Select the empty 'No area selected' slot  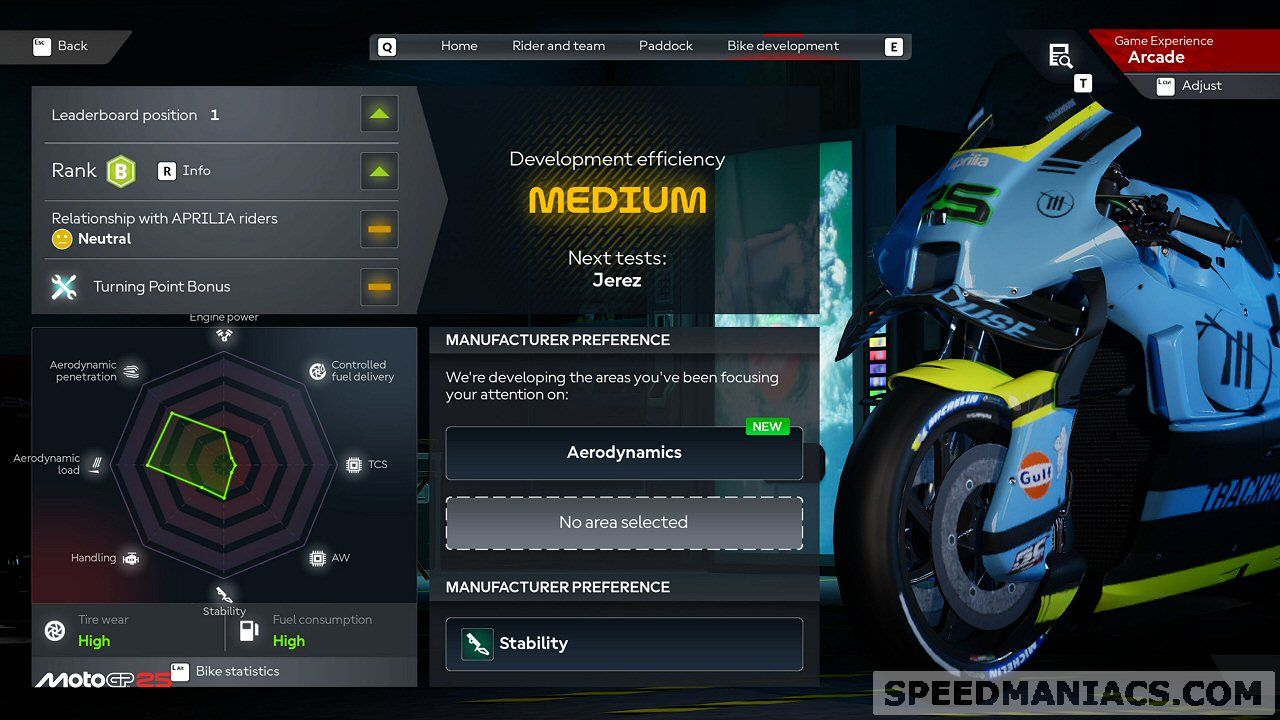[624, 523]
